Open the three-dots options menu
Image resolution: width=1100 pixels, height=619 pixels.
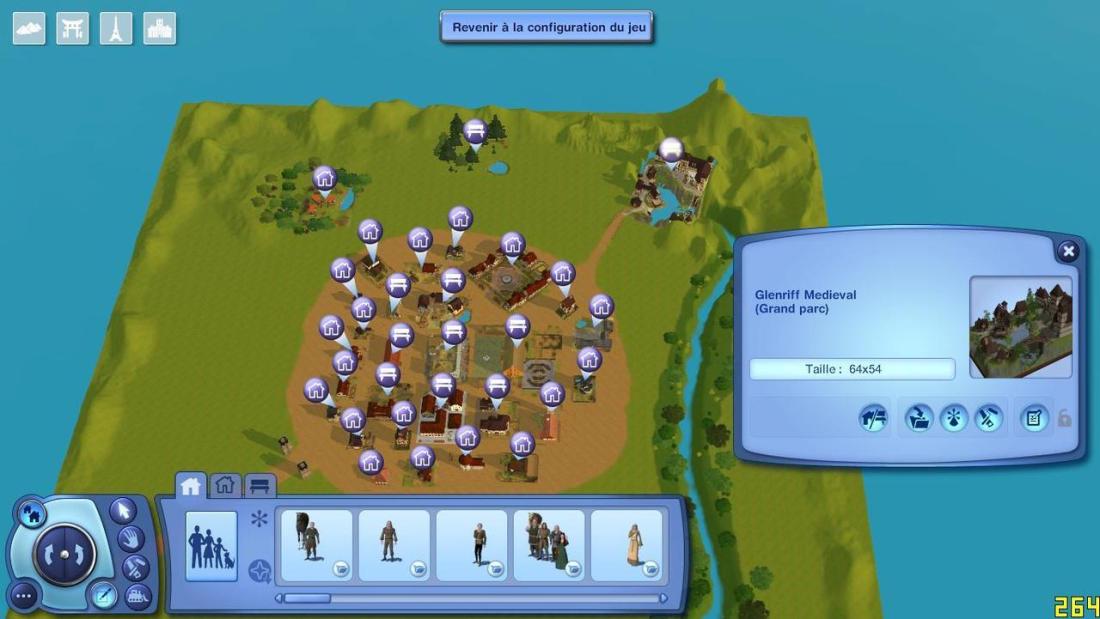pos(24,597)
